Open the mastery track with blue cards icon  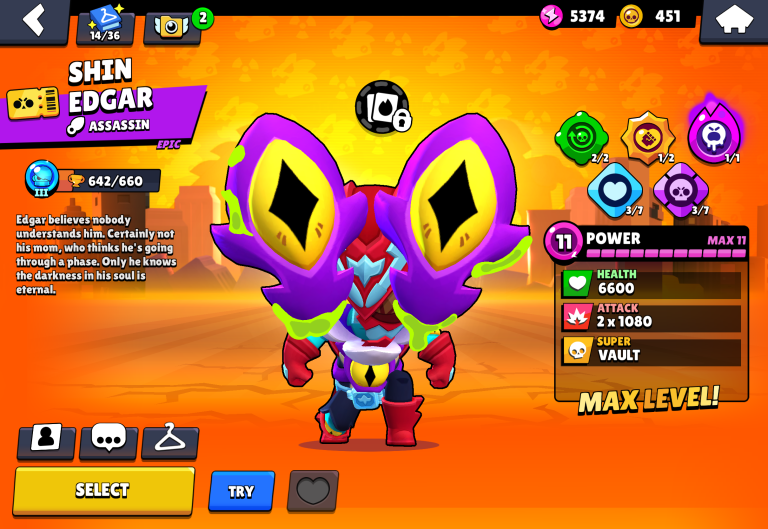105,24
